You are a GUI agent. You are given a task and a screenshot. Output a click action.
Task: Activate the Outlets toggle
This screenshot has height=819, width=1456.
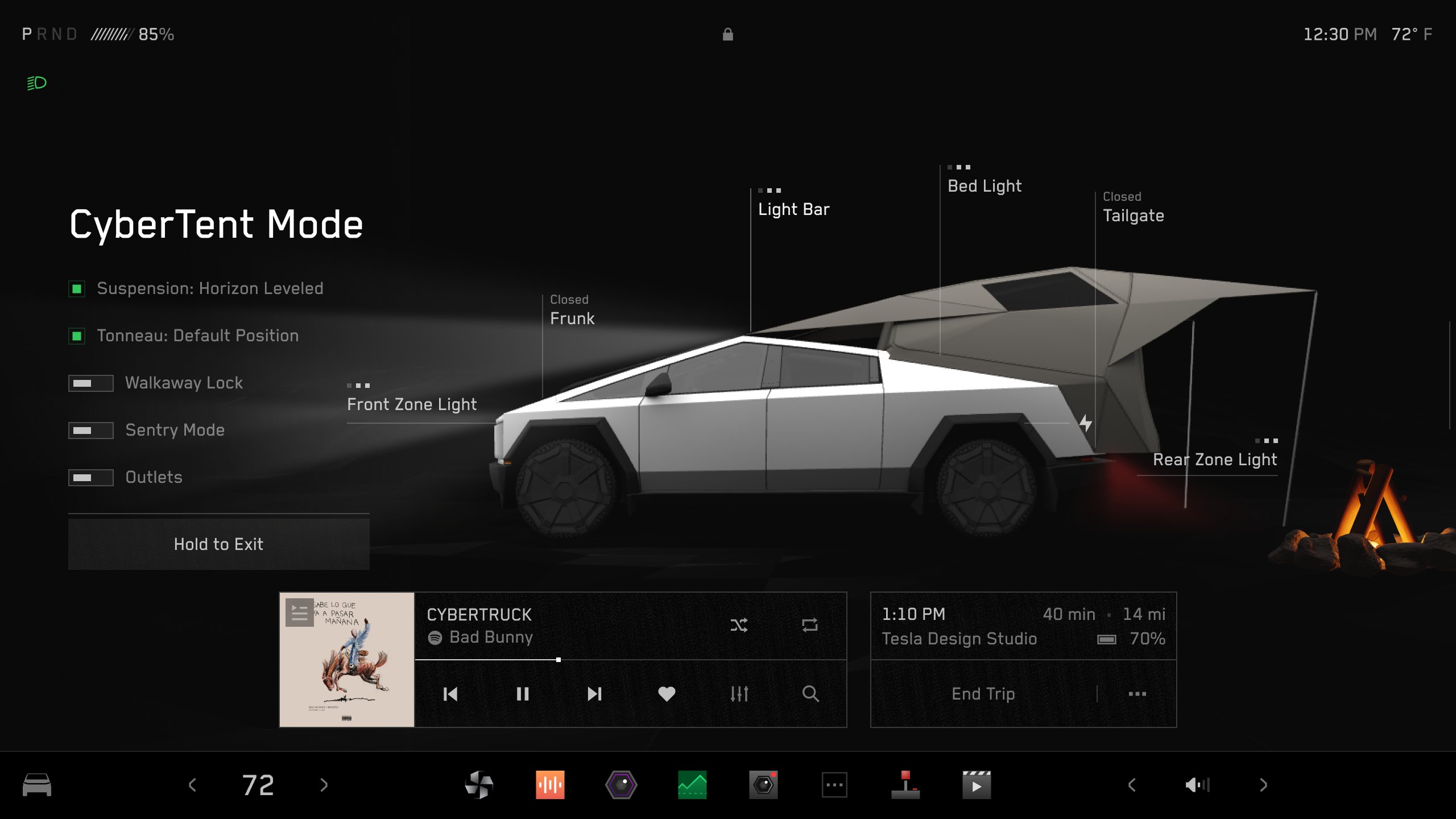tap(91, 478)
